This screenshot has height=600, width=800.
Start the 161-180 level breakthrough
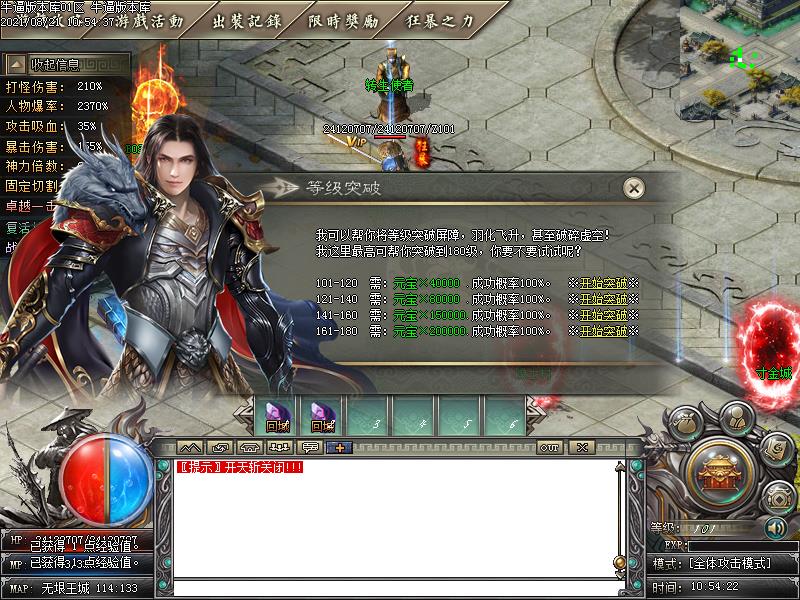pos(603,331)
